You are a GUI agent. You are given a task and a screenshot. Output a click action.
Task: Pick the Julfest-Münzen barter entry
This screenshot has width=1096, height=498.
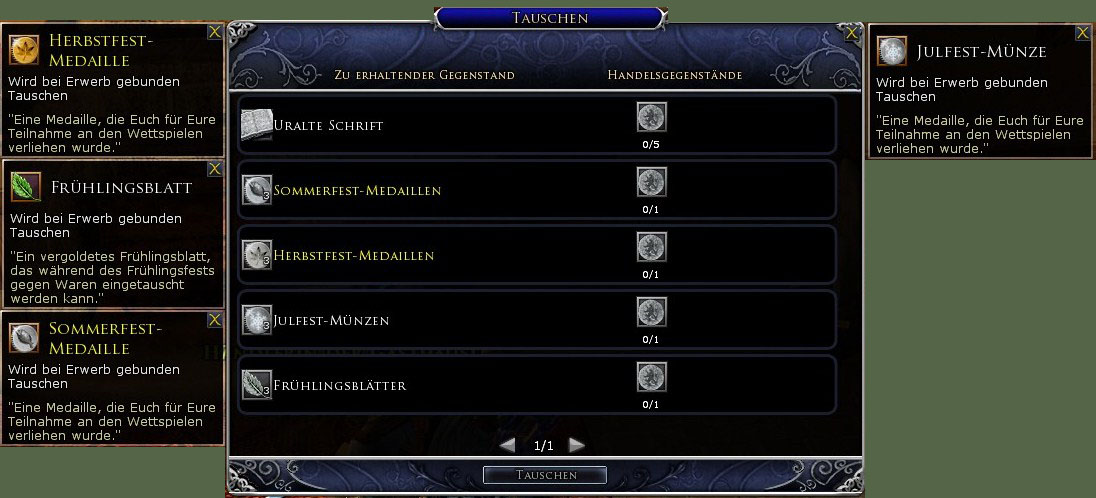point(537,320)
